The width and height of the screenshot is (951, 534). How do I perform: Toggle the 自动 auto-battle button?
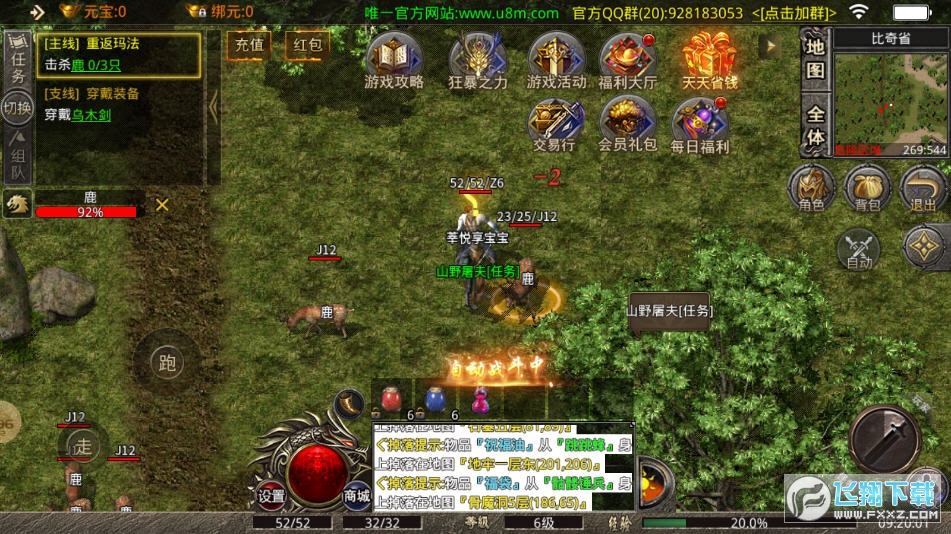click(859, 250)
